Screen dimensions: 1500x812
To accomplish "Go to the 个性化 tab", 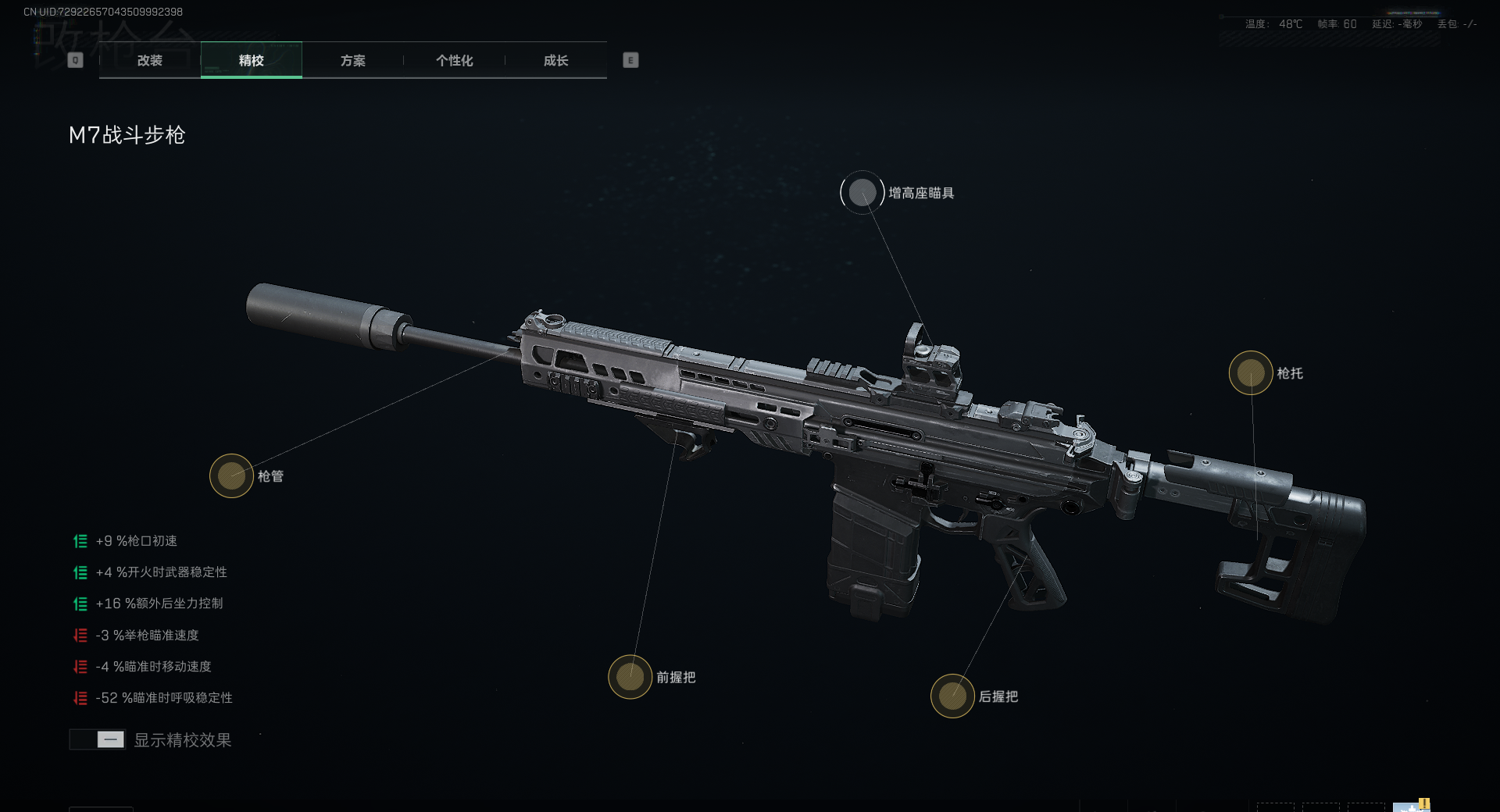I will 454,61.
